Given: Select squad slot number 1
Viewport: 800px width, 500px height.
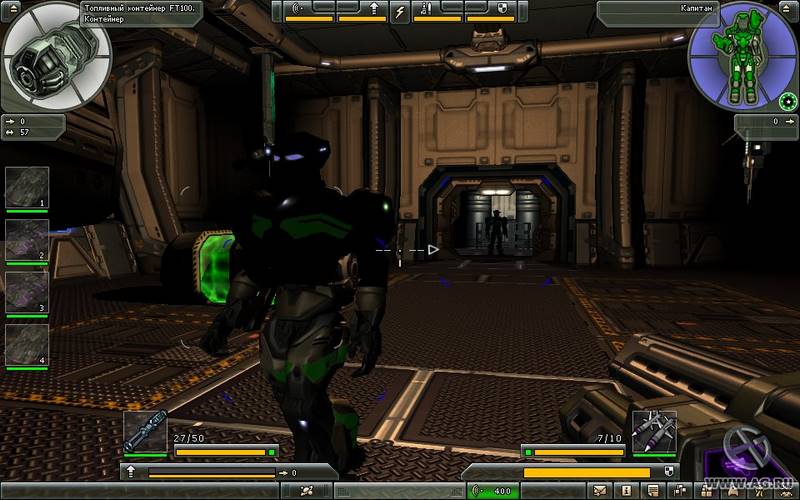Looking at the screenshot, I should (x=27, y=187).
